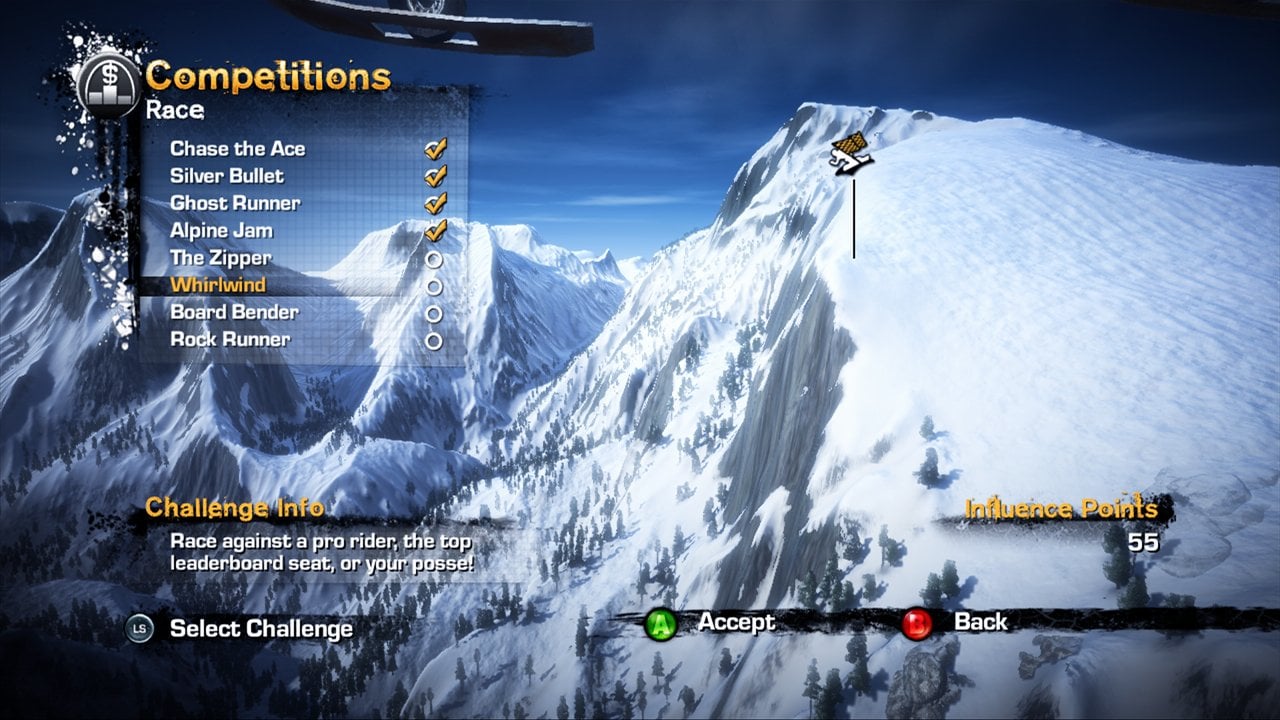Choose the highlighted Whirlwind challenge

[x=218, y=285]
